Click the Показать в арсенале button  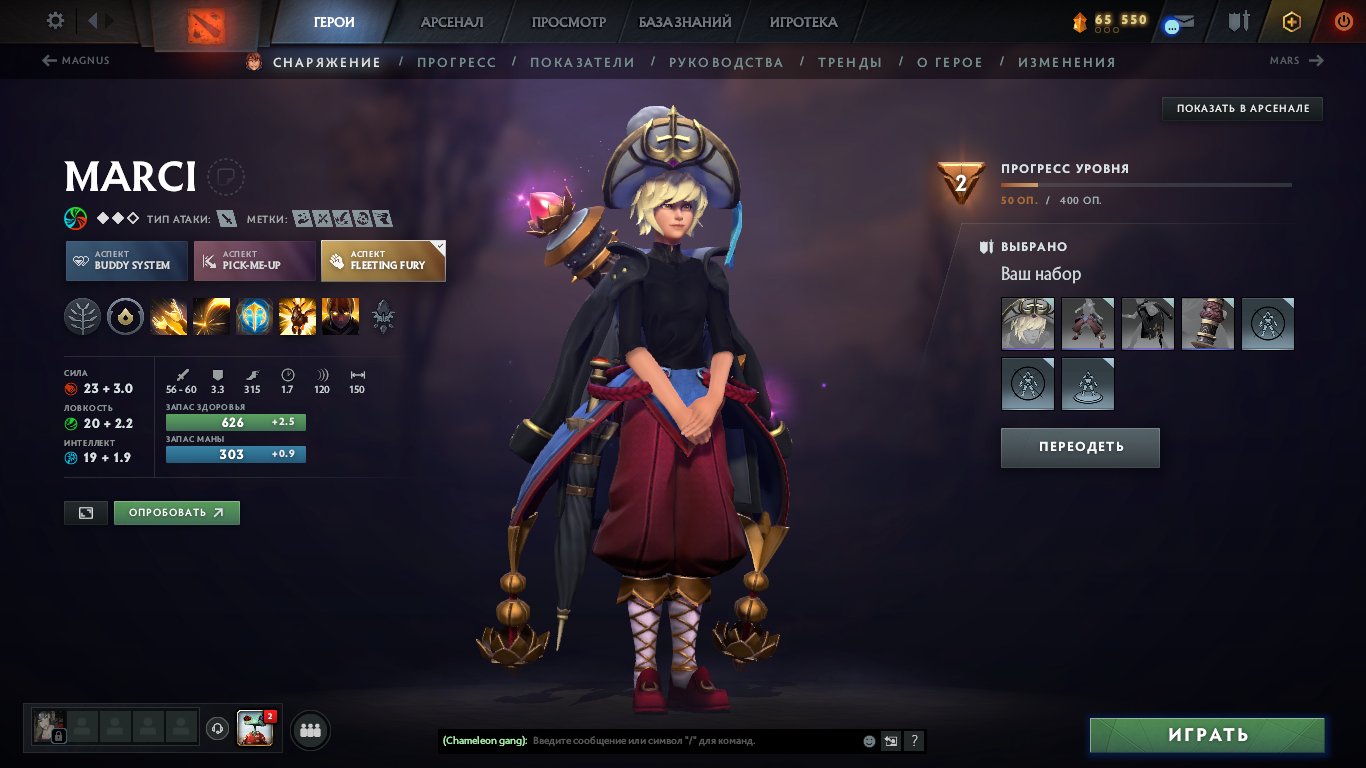(x=1242, y=108)
